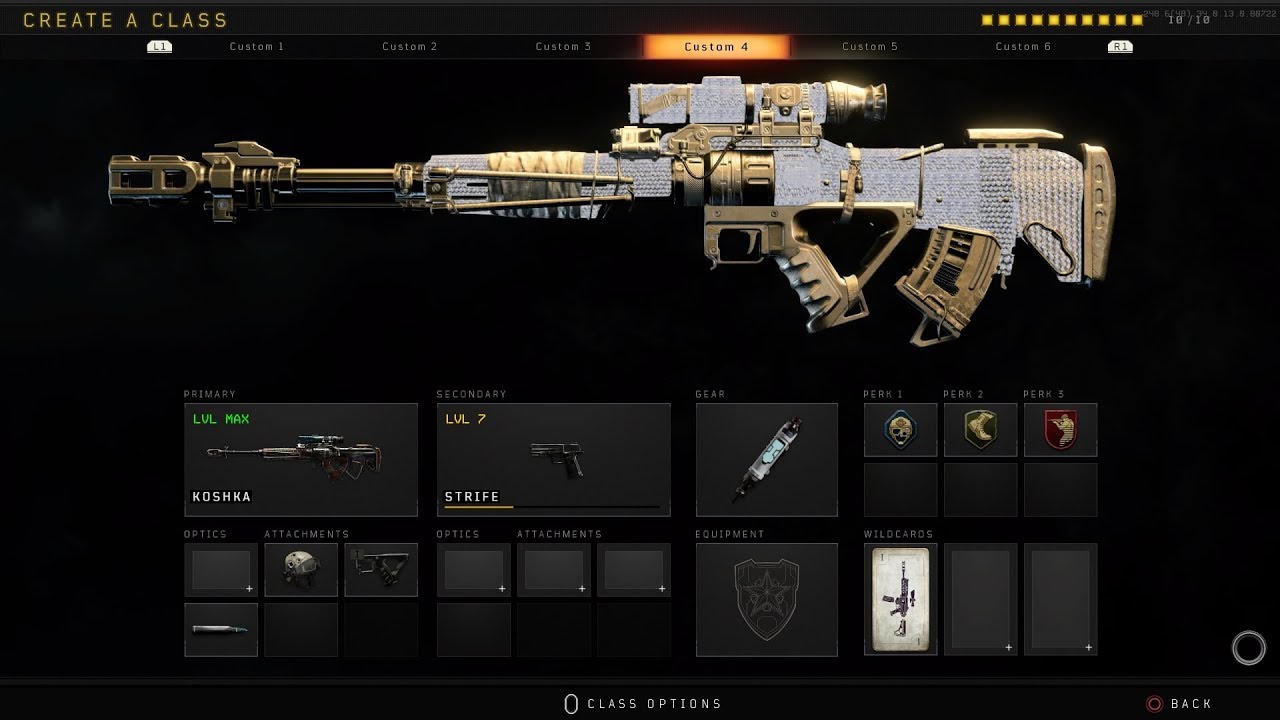
Task: Open the shield emblem equipment slot
Action: point(767,600)
